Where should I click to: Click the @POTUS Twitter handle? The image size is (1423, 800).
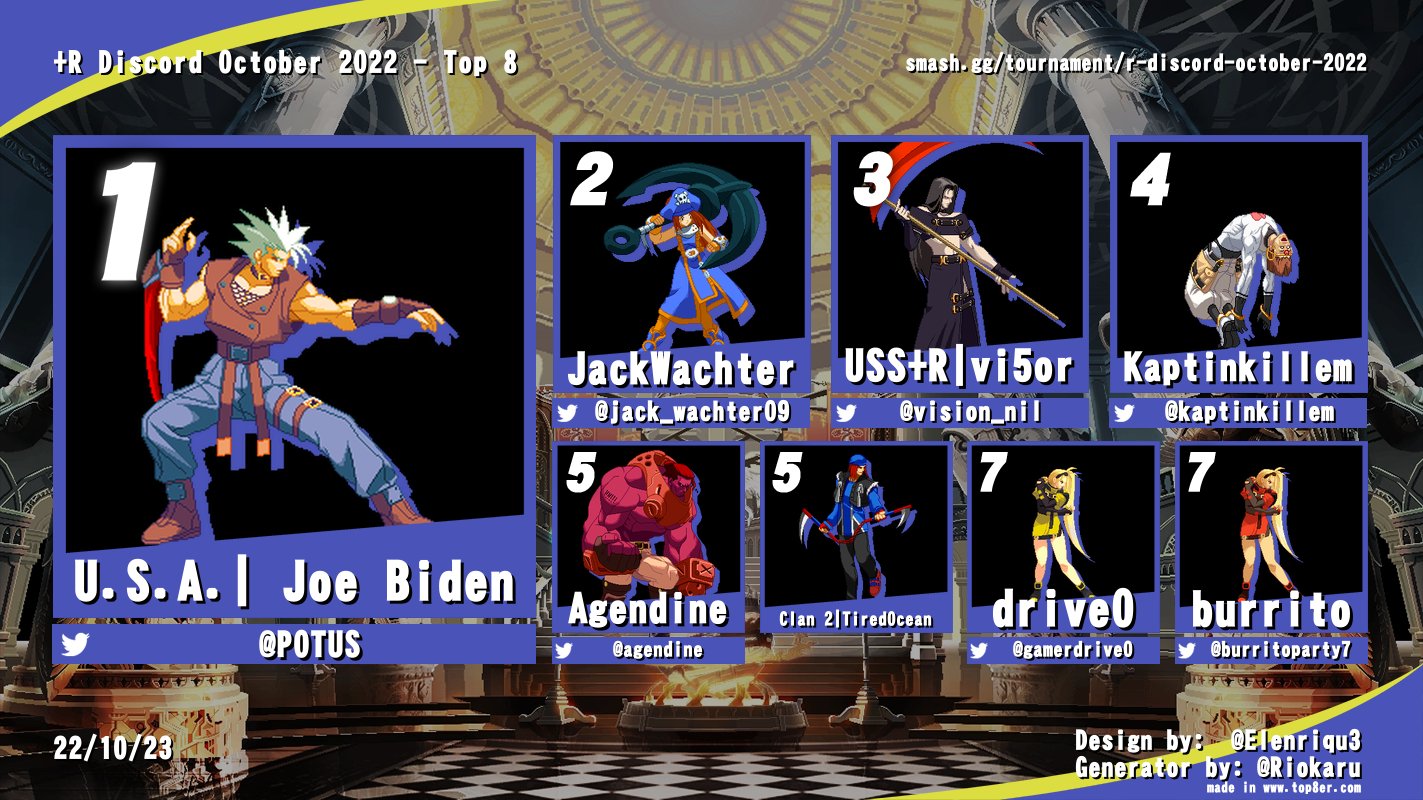[x=309, y=645]
